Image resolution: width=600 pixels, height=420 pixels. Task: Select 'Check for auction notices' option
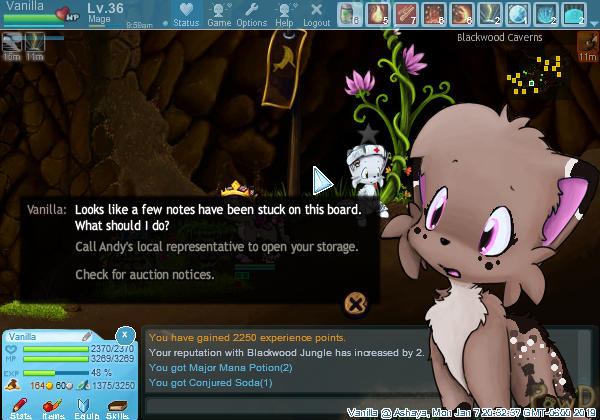(x=144, y=274)
